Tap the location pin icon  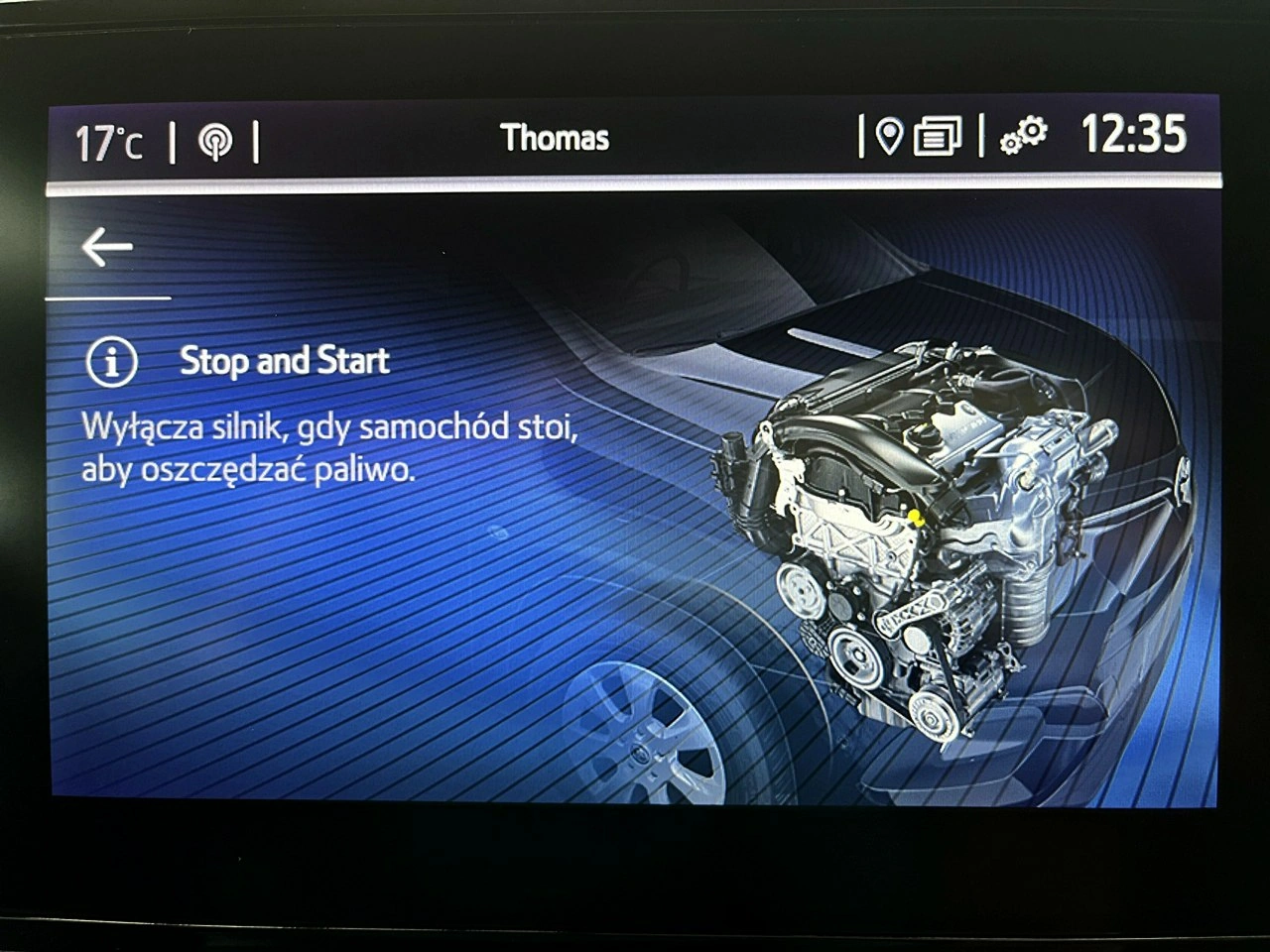[889, 136]
